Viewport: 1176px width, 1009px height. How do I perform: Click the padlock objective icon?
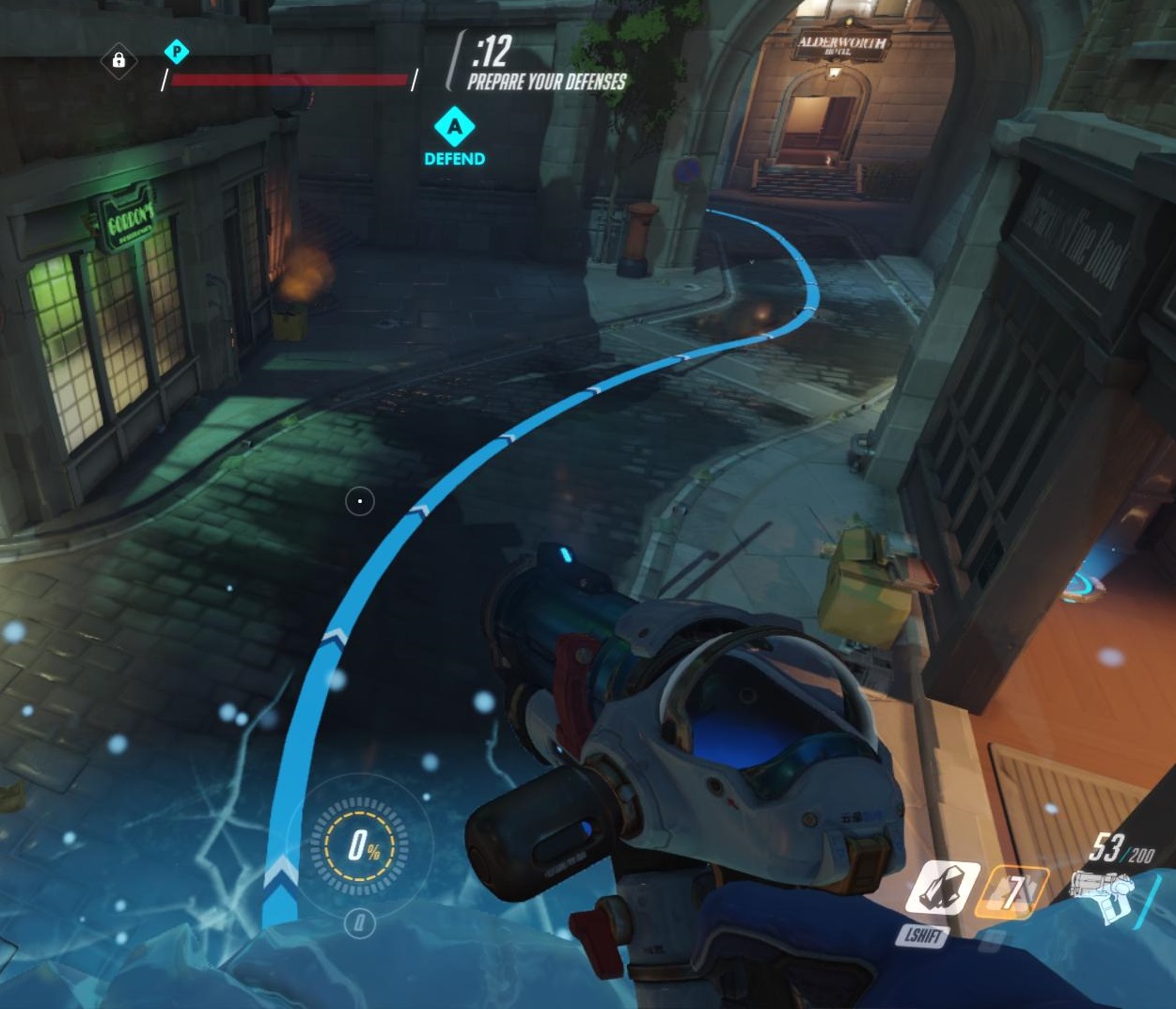pyautogui.click(x=118, y=61)
